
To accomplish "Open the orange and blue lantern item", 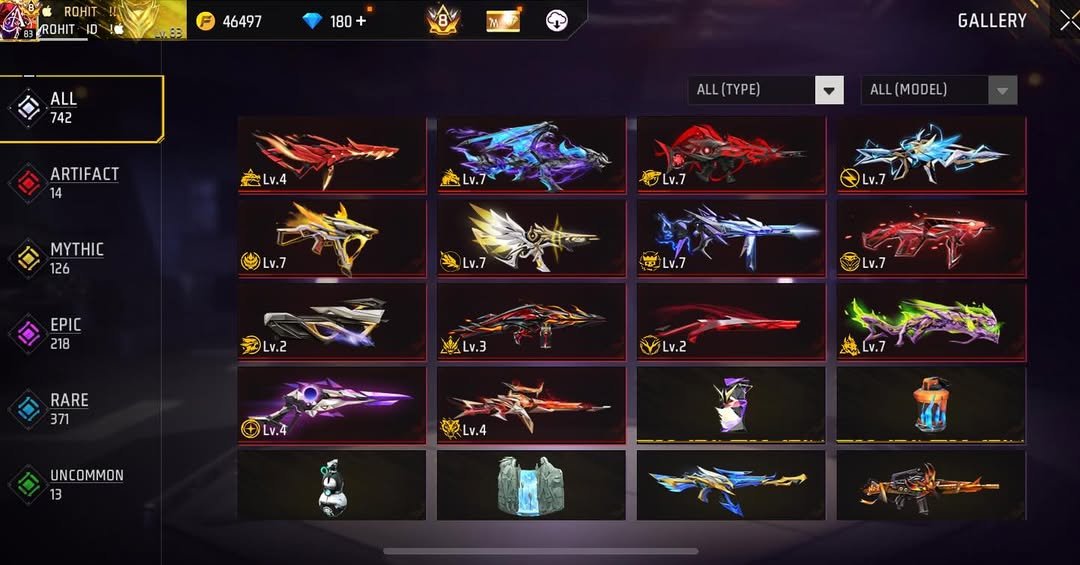I will tap(931, 404).
